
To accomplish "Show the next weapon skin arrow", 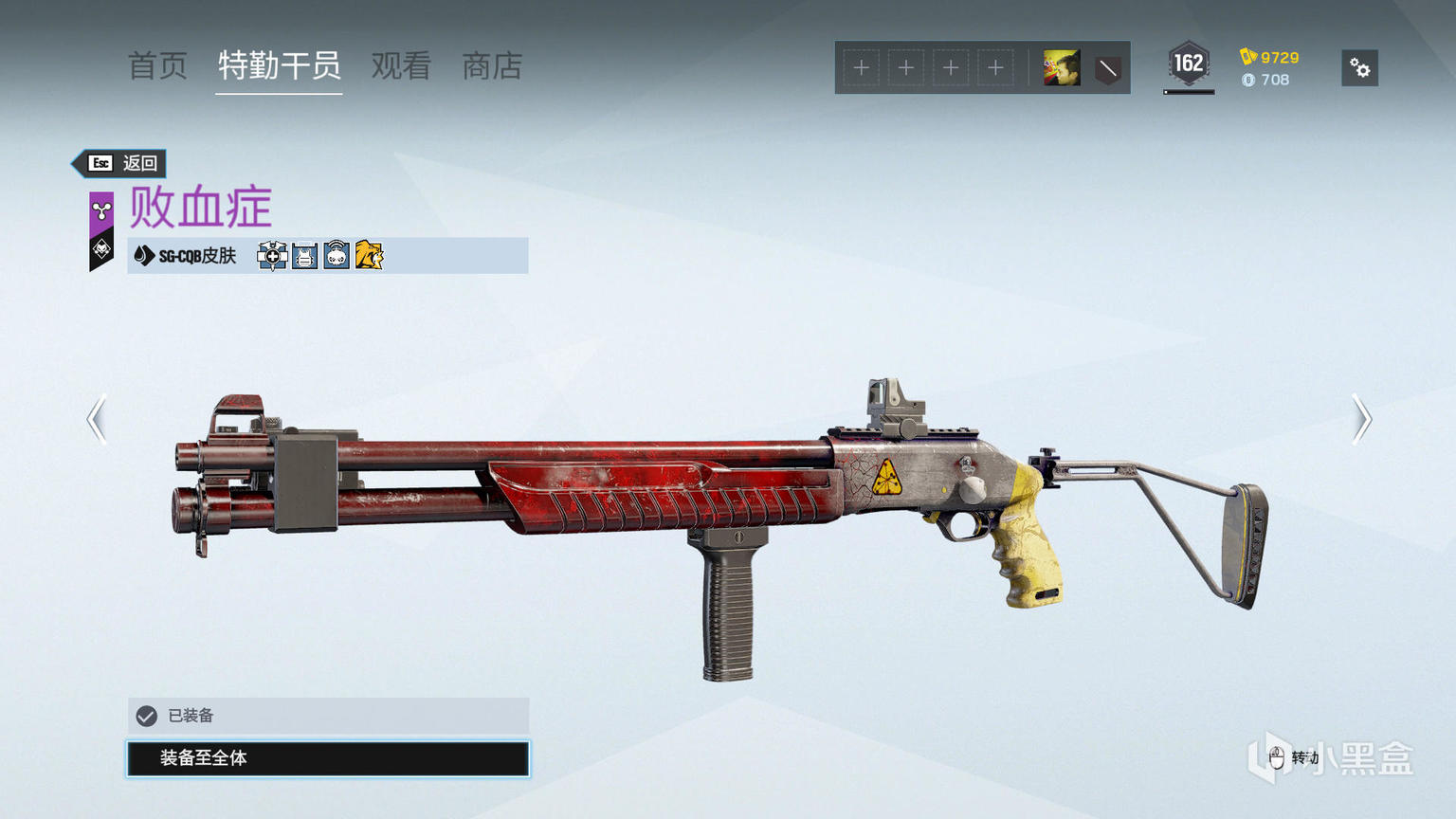I will point(1361,419).
